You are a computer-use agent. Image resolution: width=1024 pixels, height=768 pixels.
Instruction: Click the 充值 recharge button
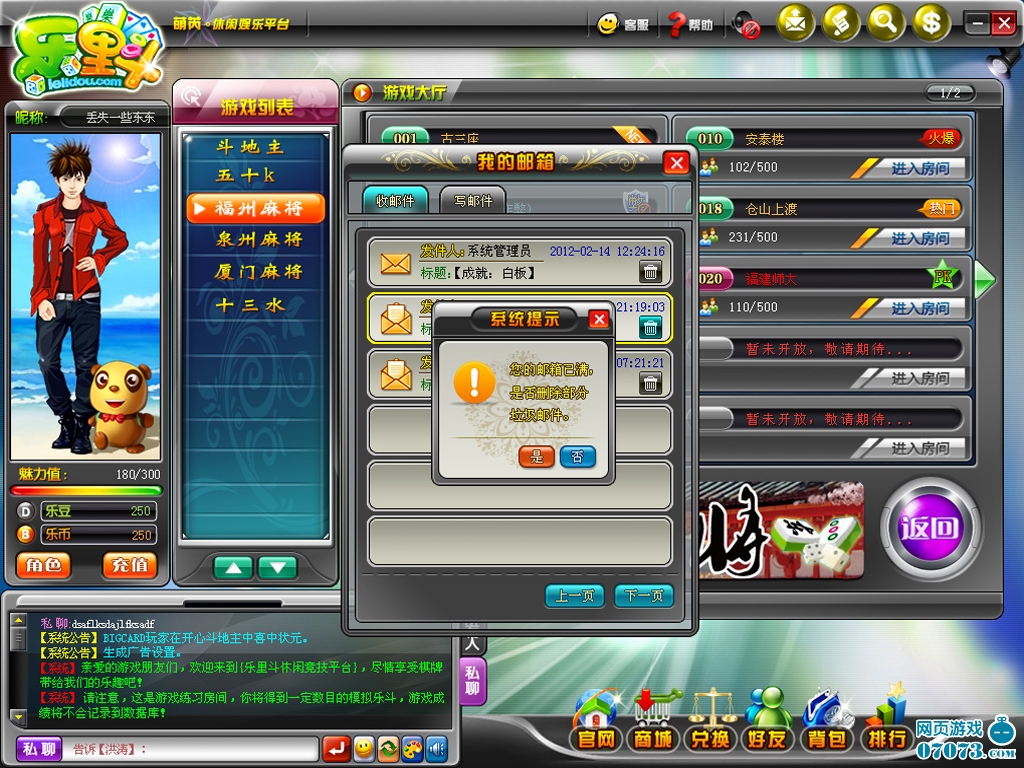pos(129,565)
